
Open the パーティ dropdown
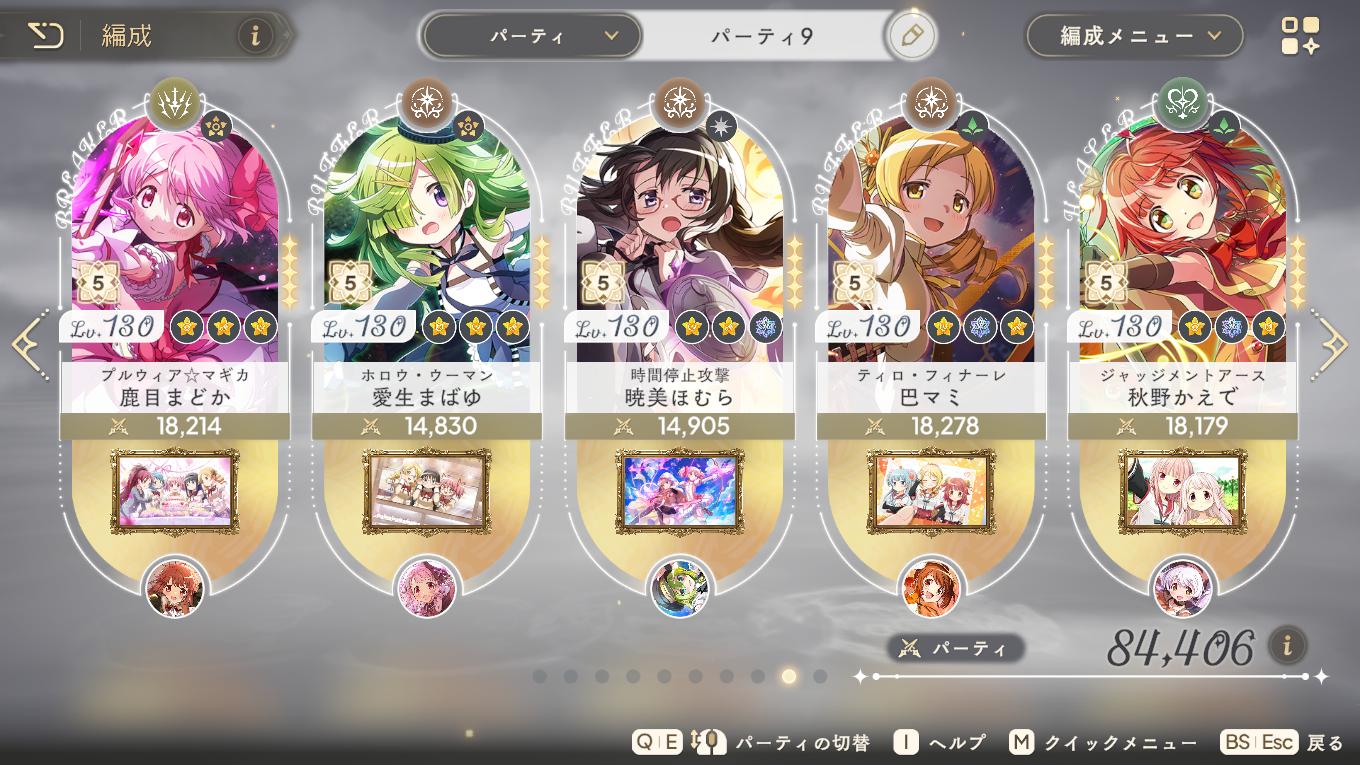(530, 33)
